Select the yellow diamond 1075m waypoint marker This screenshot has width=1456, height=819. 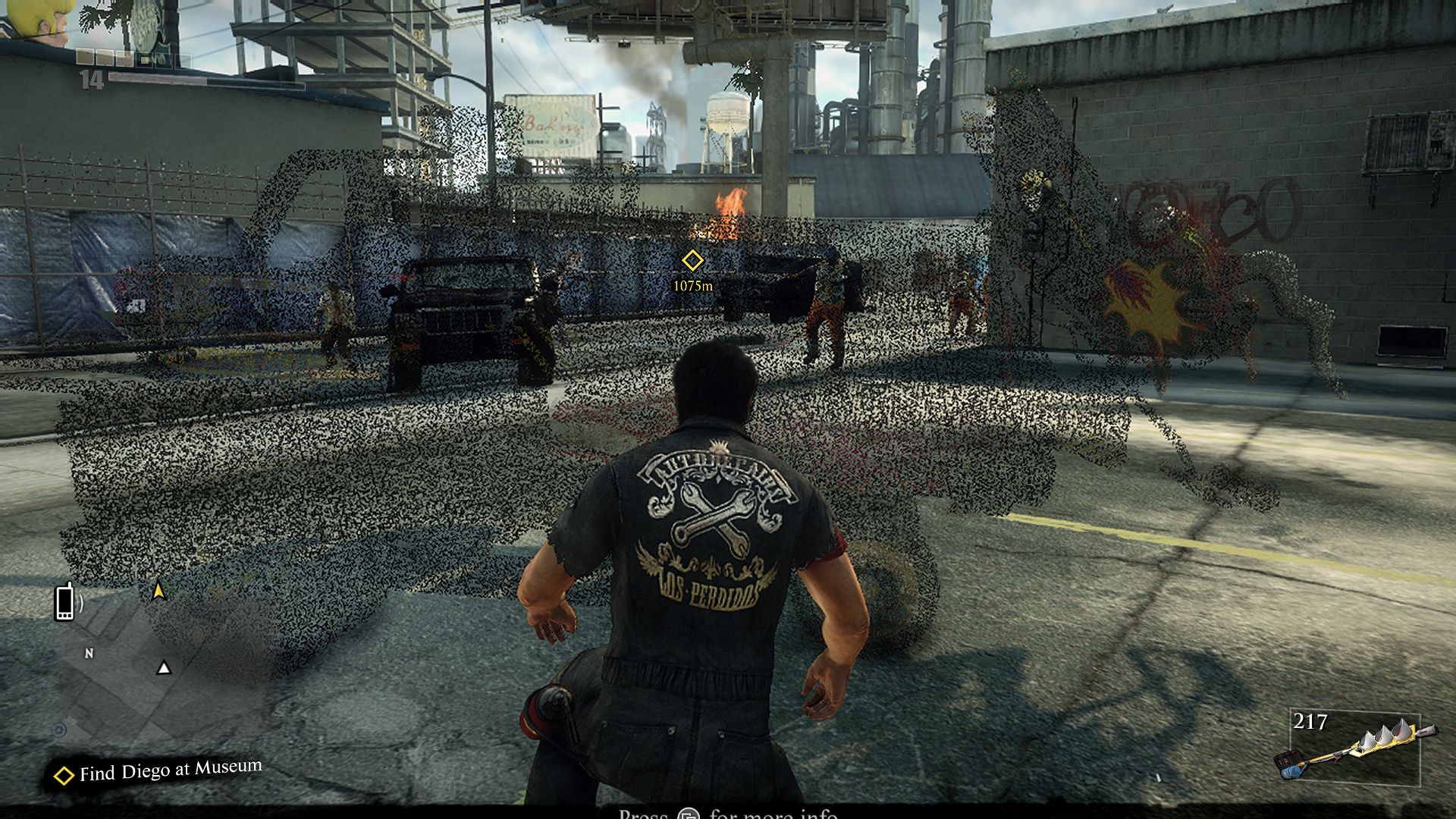[x=692, y=261]
